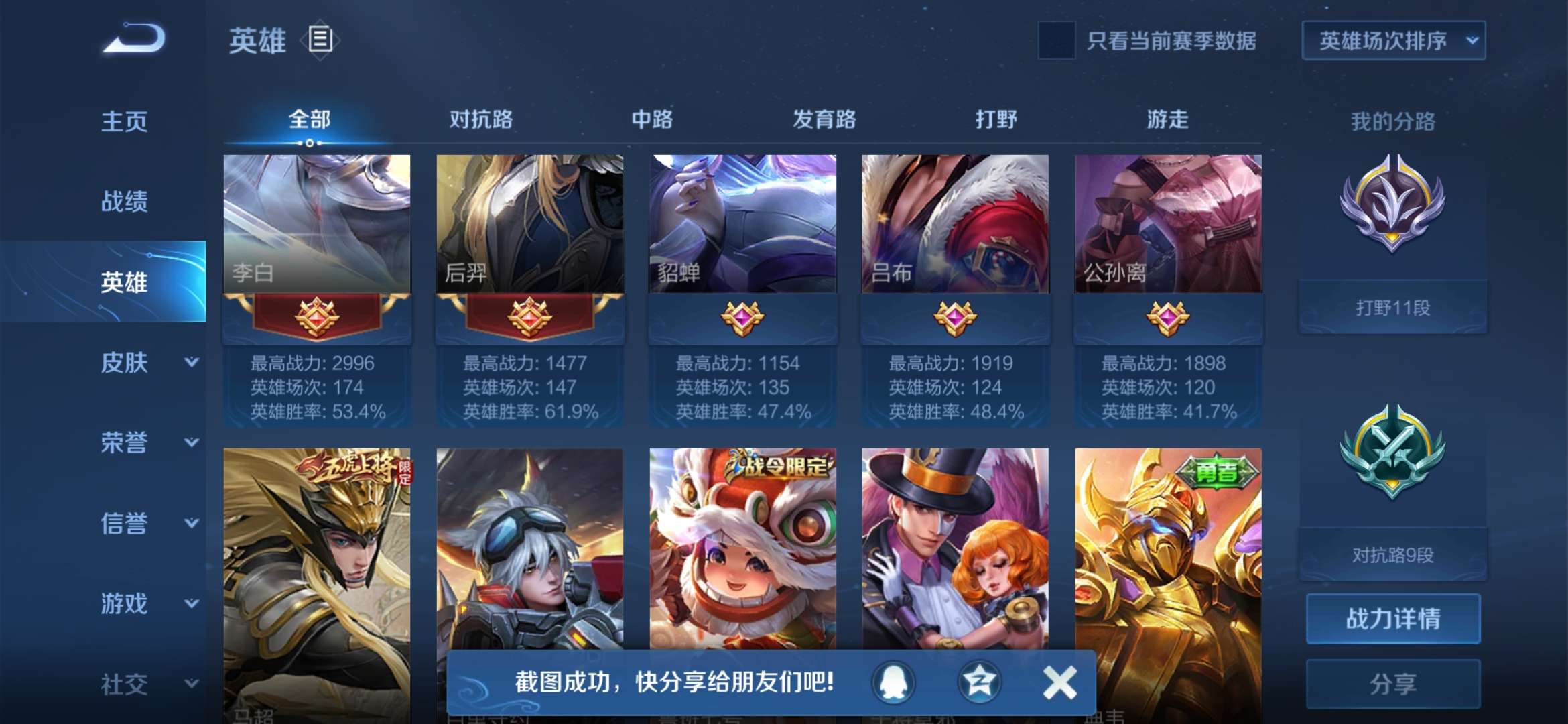The width and height of the screenshot is (1568, 724).
Task: Open the 英雄场次排序 sorting dropdown
Action: 1392,42
